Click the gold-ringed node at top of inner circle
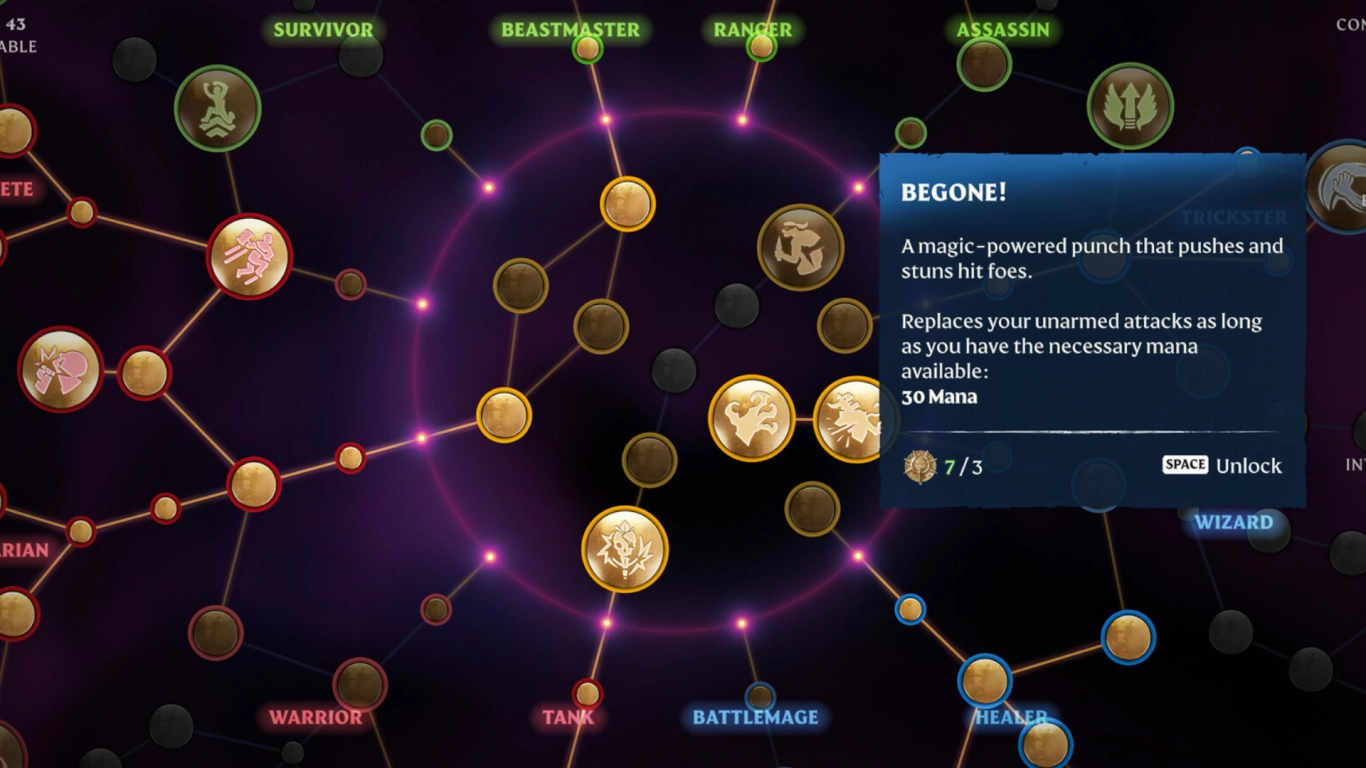The width and height of the screenshot is (1366, 768). coord(627,202)
